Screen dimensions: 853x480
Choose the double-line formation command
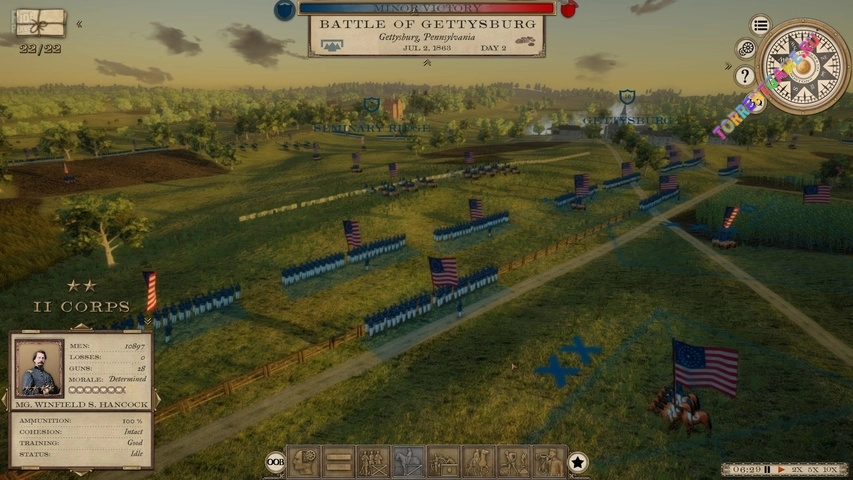pos(338,461)
